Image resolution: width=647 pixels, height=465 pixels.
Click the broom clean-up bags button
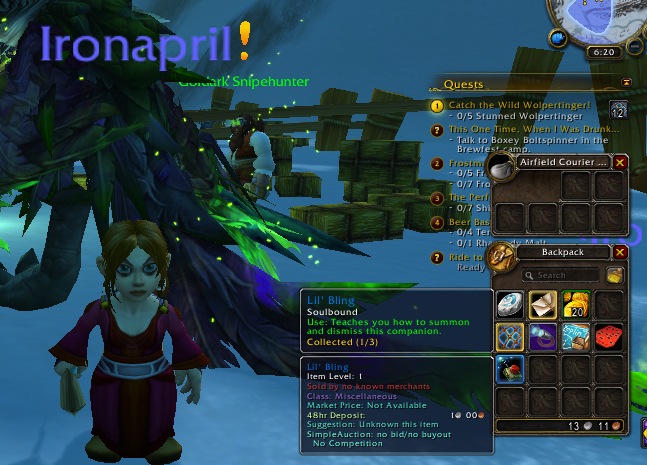click(614, 275)
